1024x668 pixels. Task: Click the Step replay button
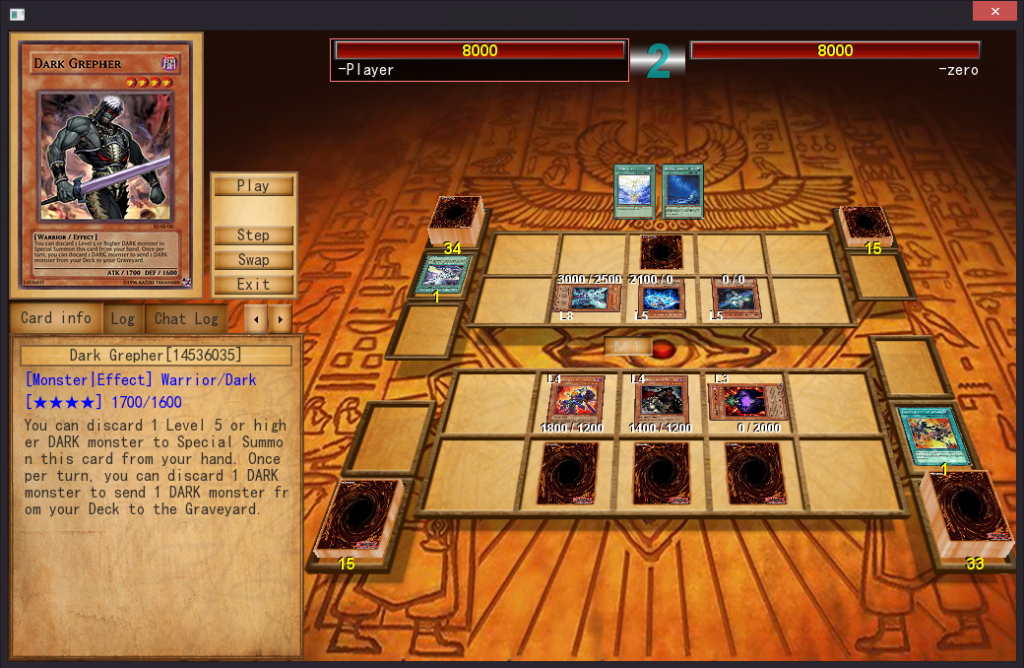click(253, 235)
